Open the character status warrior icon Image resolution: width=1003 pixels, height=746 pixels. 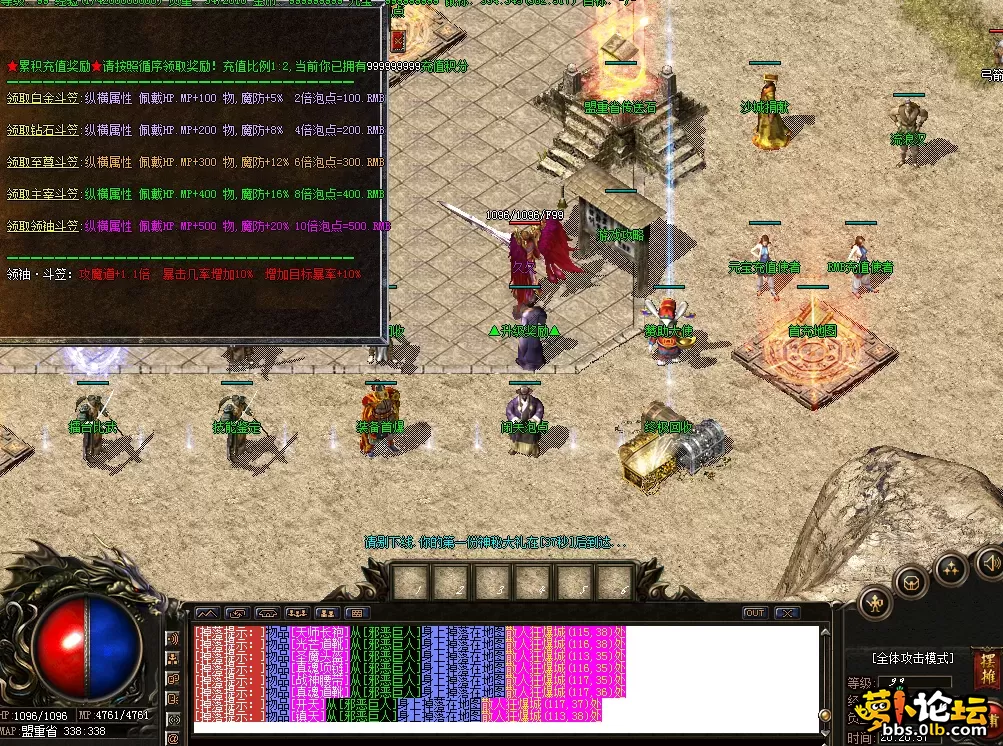click(876, 602)
